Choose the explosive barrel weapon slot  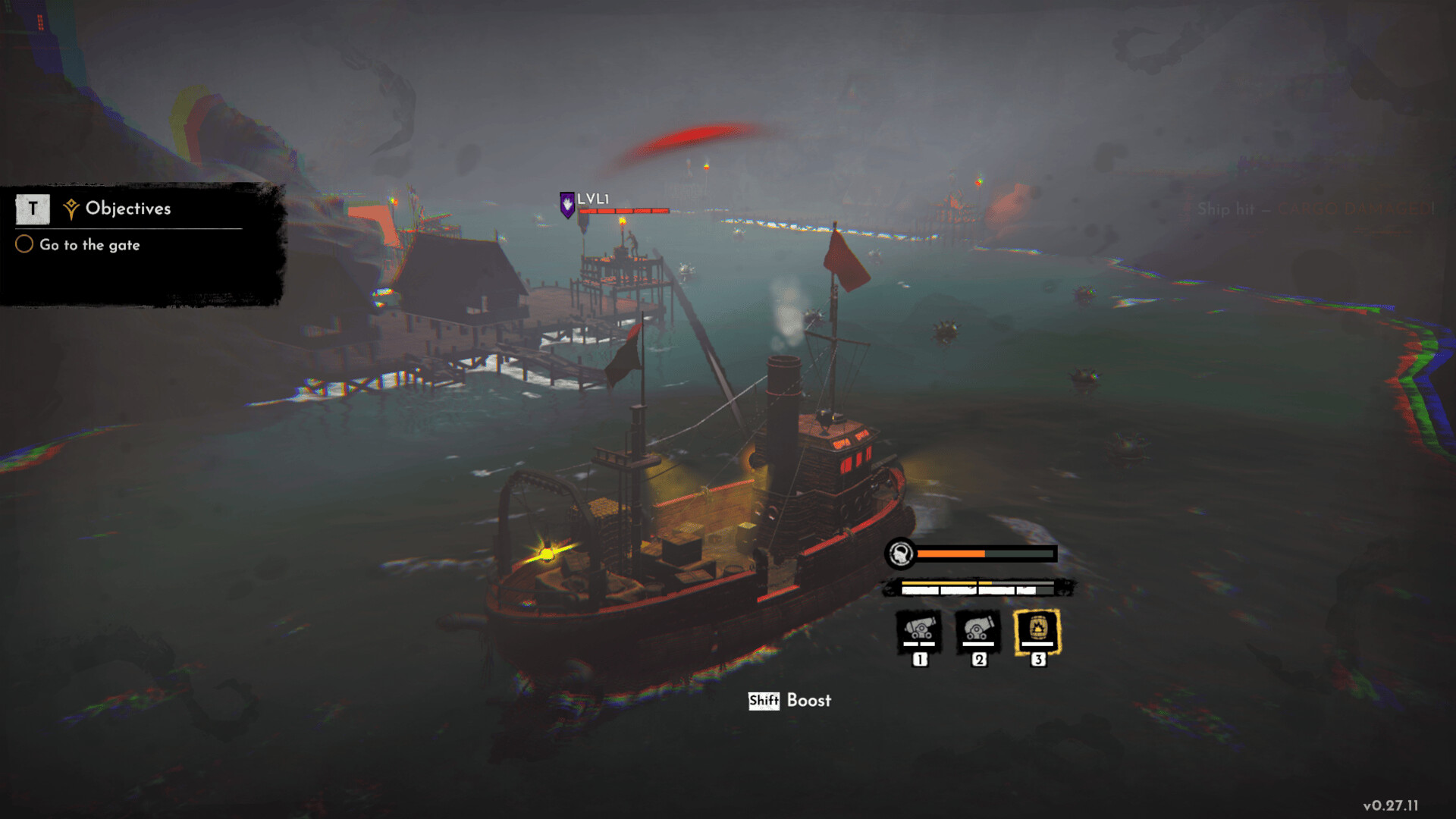[x=1037, y=631]
